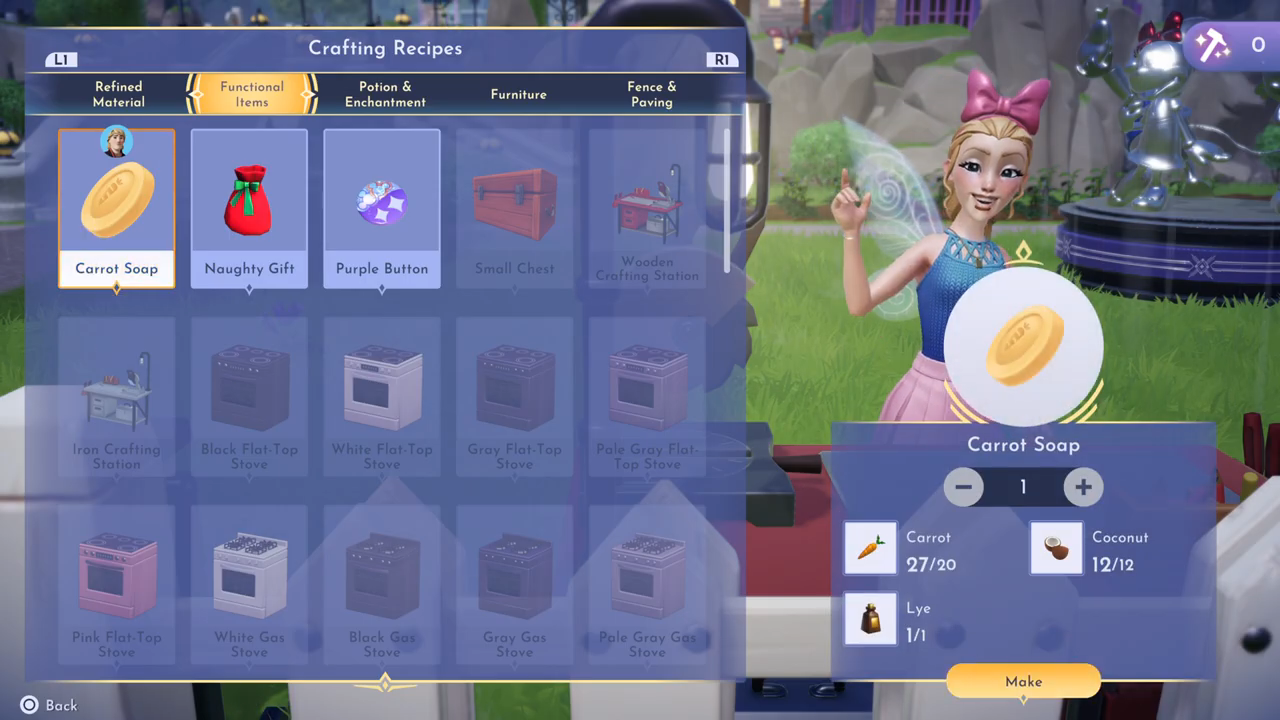Select the Functional Items tab
The image size is (1280, 720).
click(252, 94)
